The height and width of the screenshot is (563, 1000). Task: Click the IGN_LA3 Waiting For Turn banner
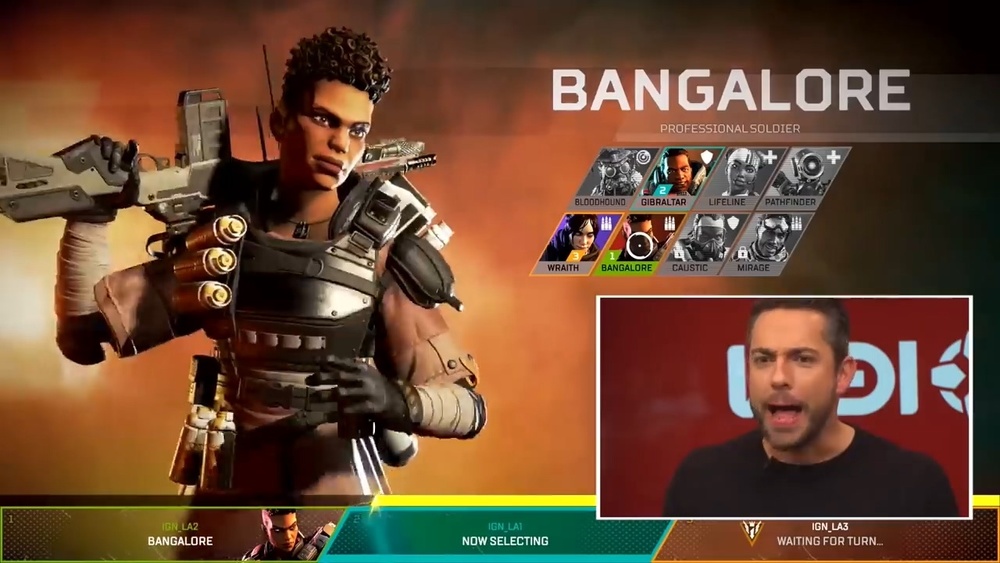pyautogui.click(x=830, y=535)
